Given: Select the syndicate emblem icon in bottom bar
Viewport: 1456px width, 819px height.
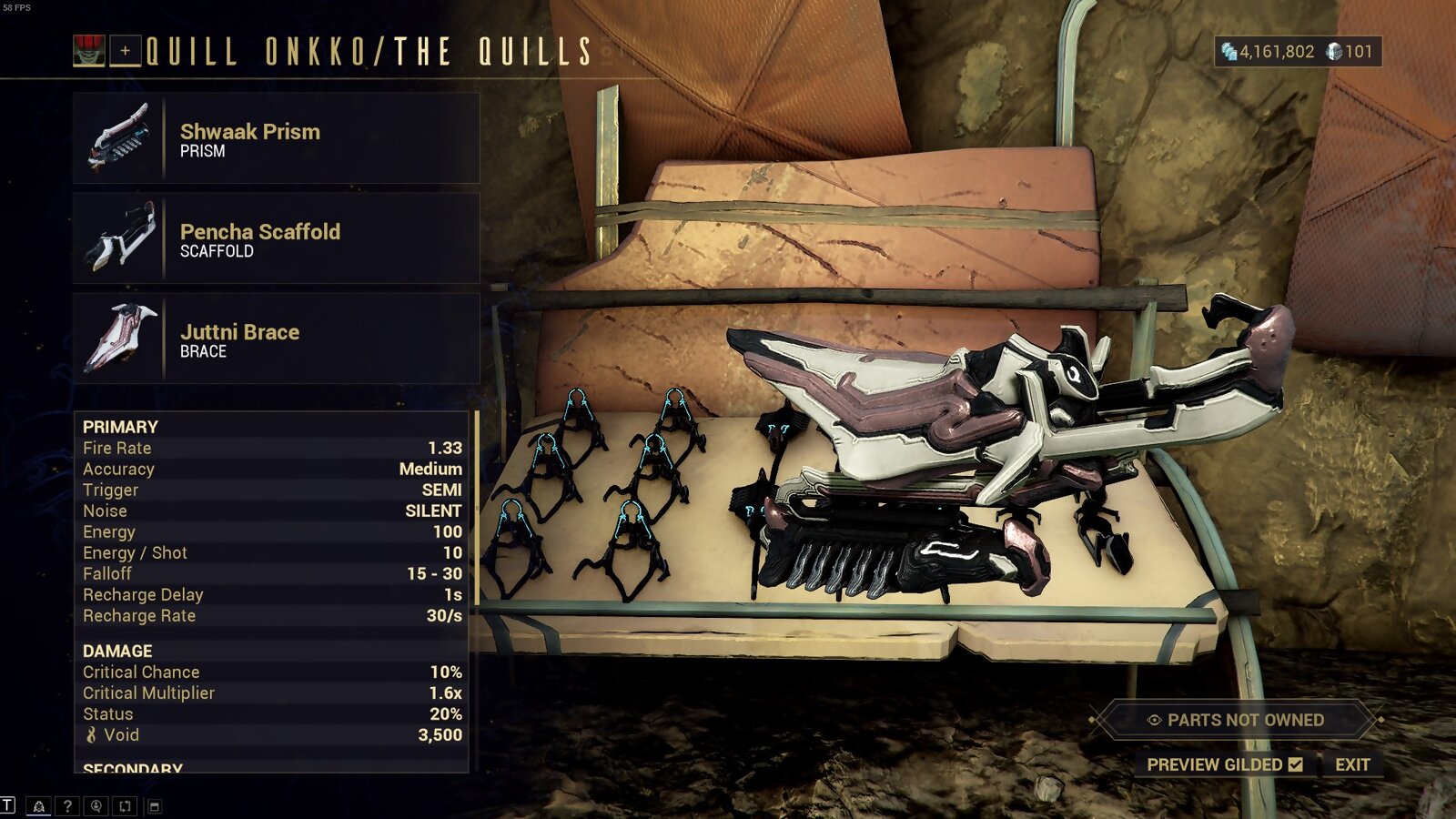Looking at the screenshot, I should [x=38, y=805].
